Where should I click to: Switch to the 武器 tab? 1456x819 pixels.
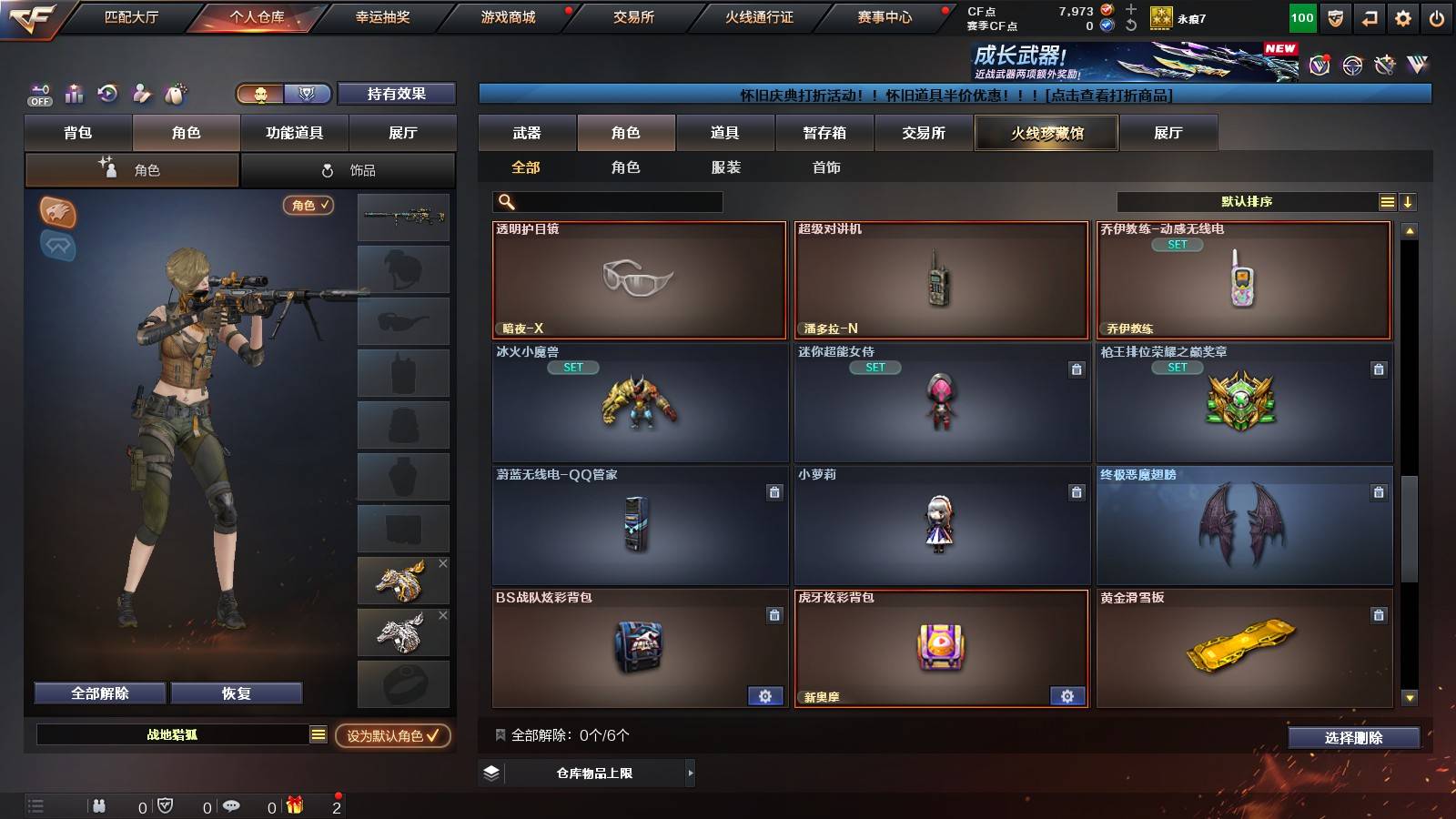click(528, 133)
